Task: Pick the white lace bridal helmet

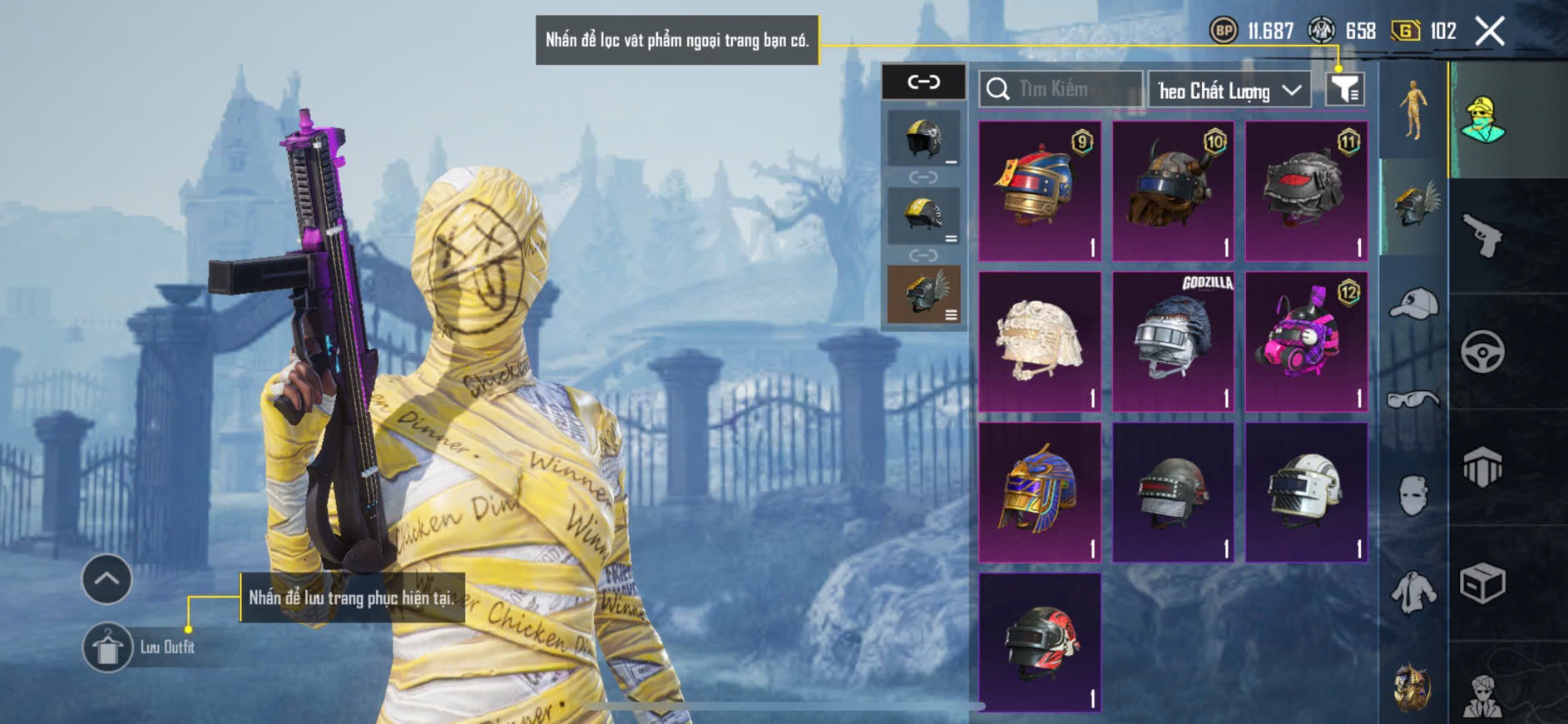Action: coord(1040,341)
